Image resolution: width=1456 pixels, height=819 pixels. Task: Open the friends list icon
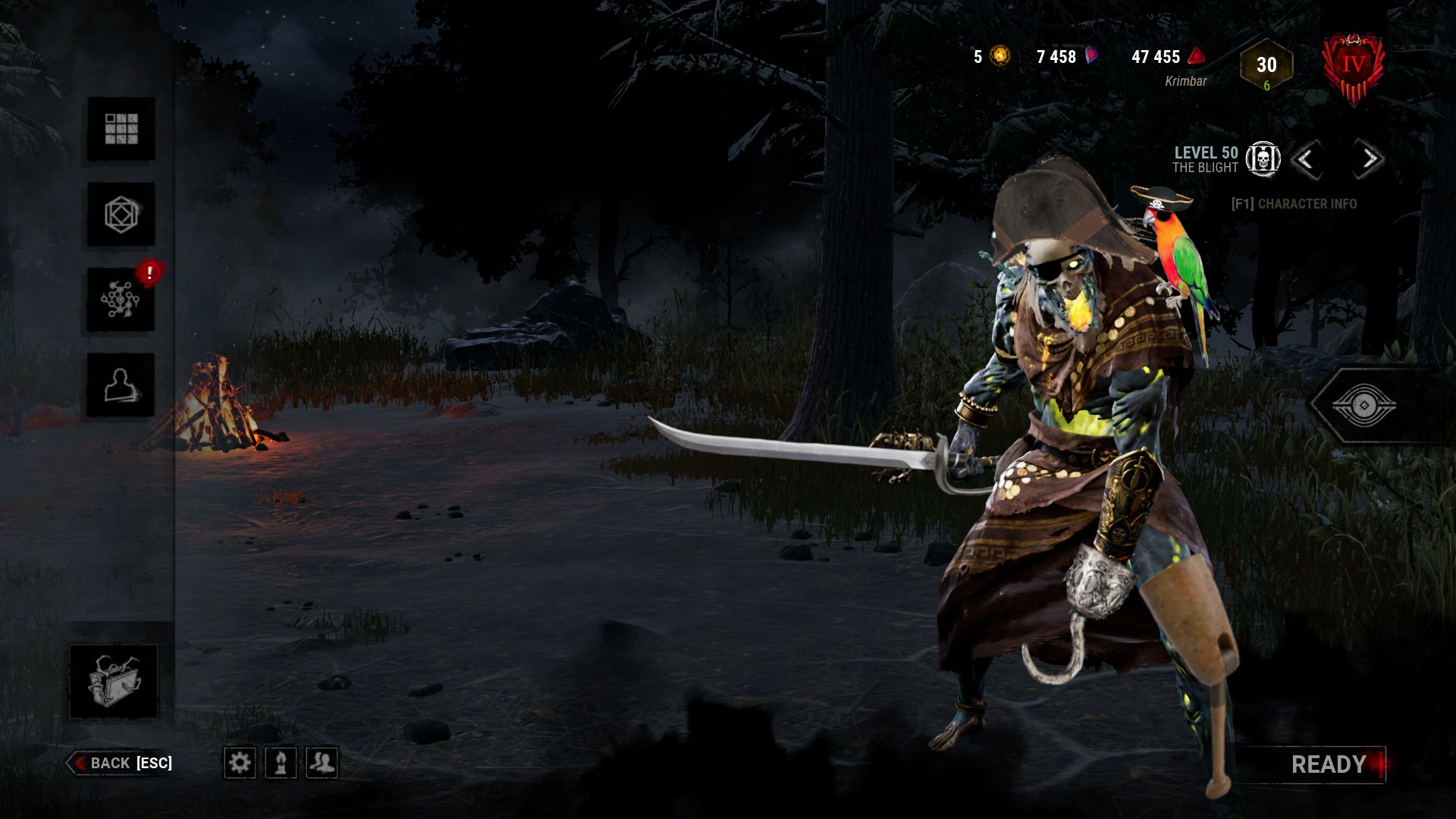coord(322,764)
